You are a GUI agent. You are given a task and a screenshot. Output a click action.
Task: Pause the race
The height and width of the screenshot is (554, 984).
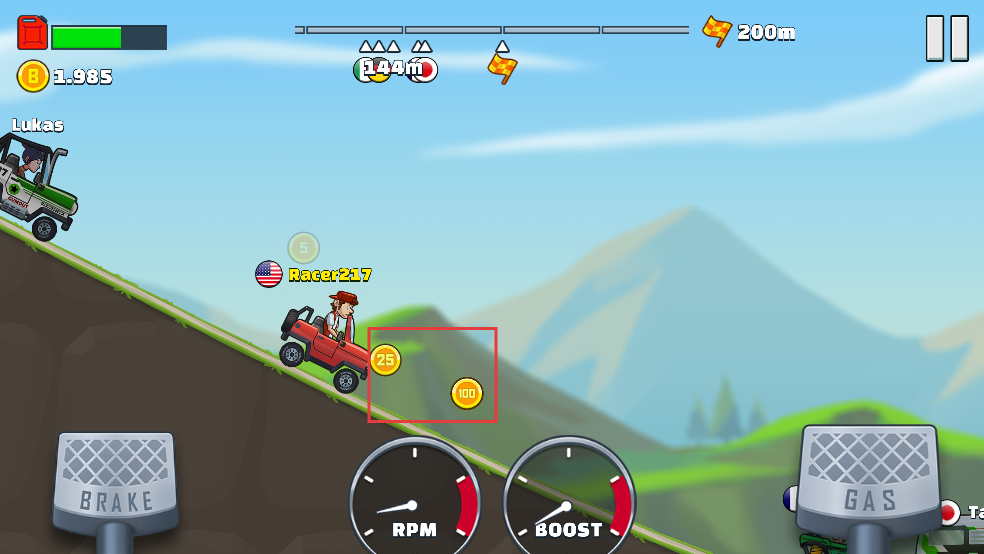[x=946, y=38]
